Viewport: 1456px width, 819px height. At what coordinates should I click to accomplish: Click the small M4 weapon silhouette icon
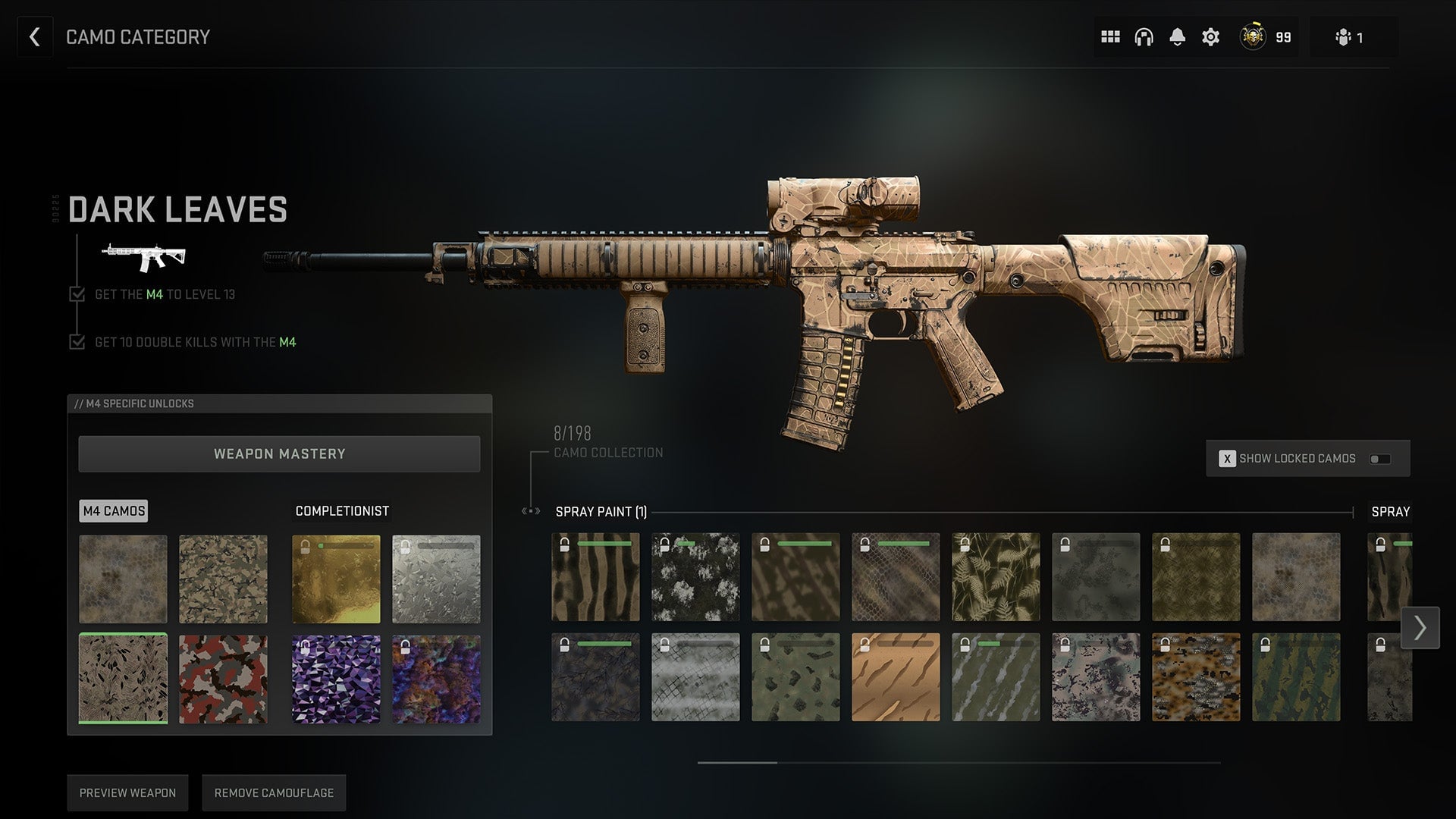point(144,256)
